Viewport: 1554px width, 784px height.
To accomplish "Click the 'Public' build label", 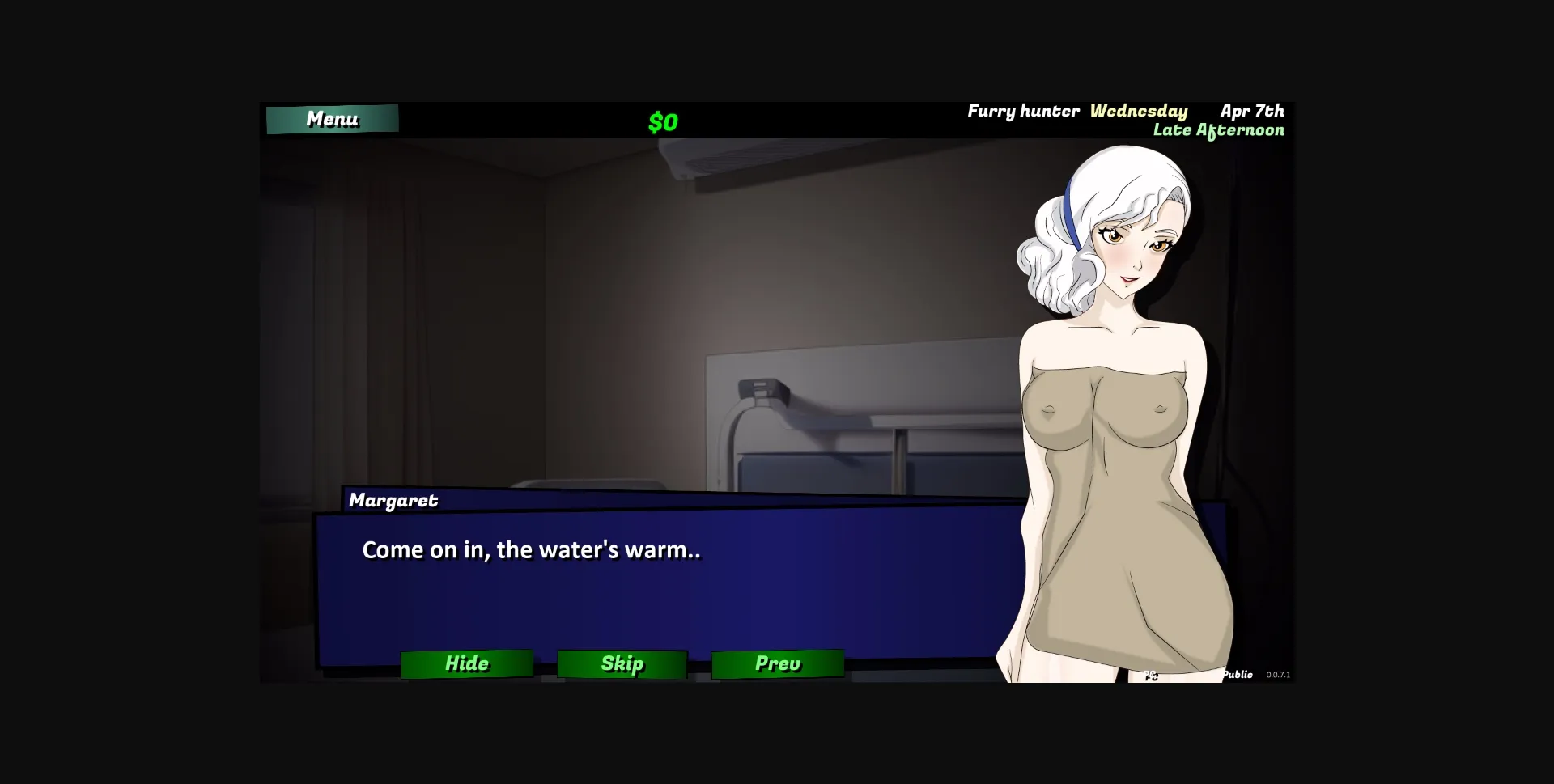I will pos(1237,673).
